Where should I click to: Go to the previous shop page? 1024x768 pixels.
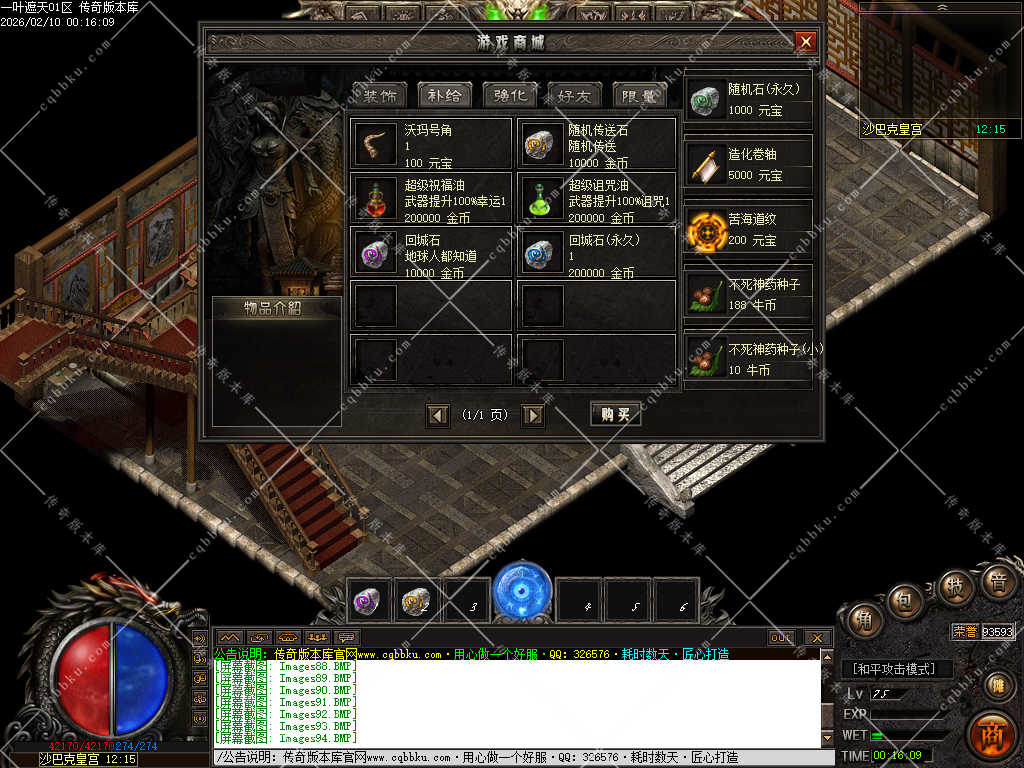coord(437,415)
